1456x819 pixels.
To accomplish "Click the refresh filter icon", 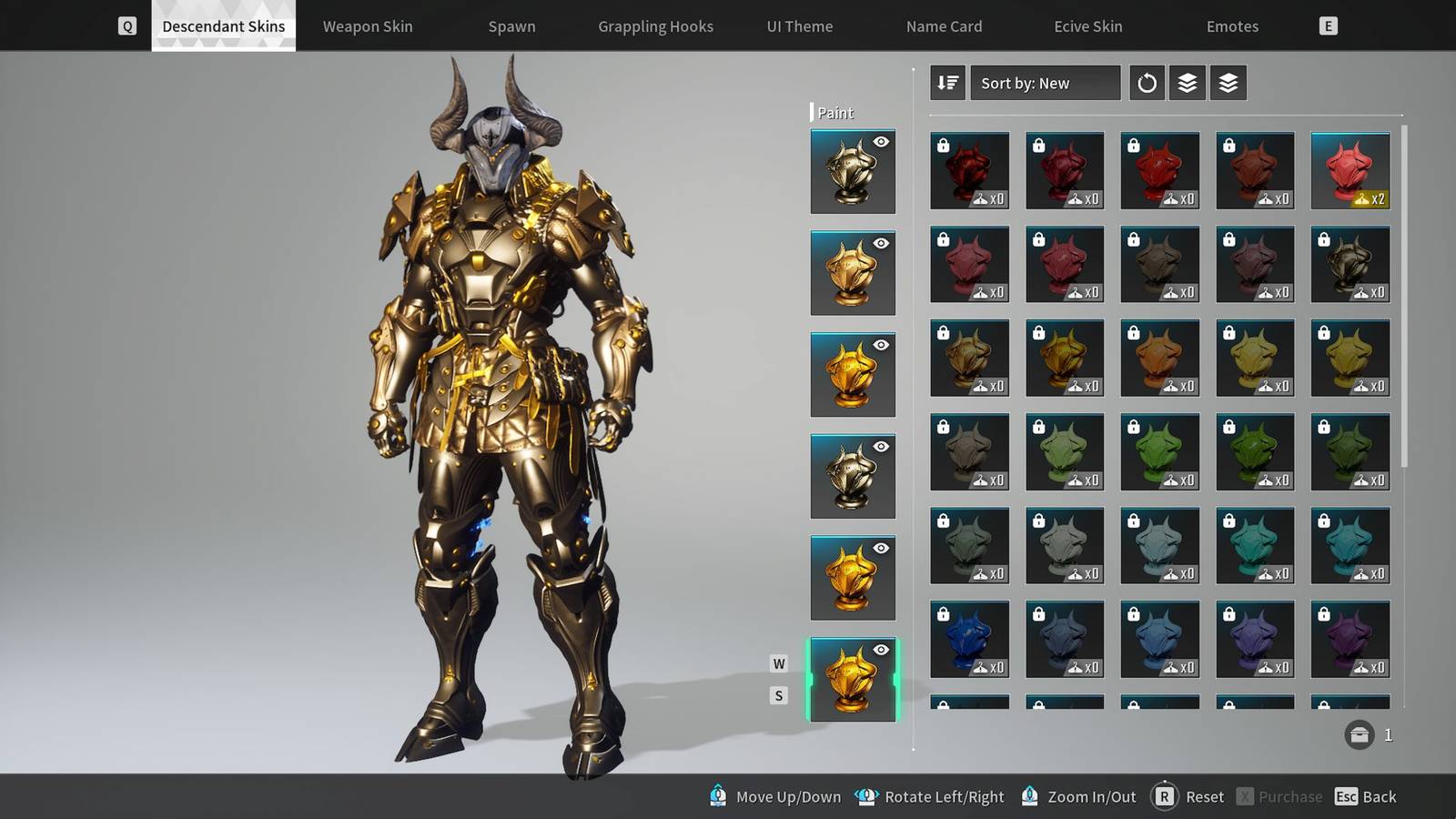I will [1147, 83].
